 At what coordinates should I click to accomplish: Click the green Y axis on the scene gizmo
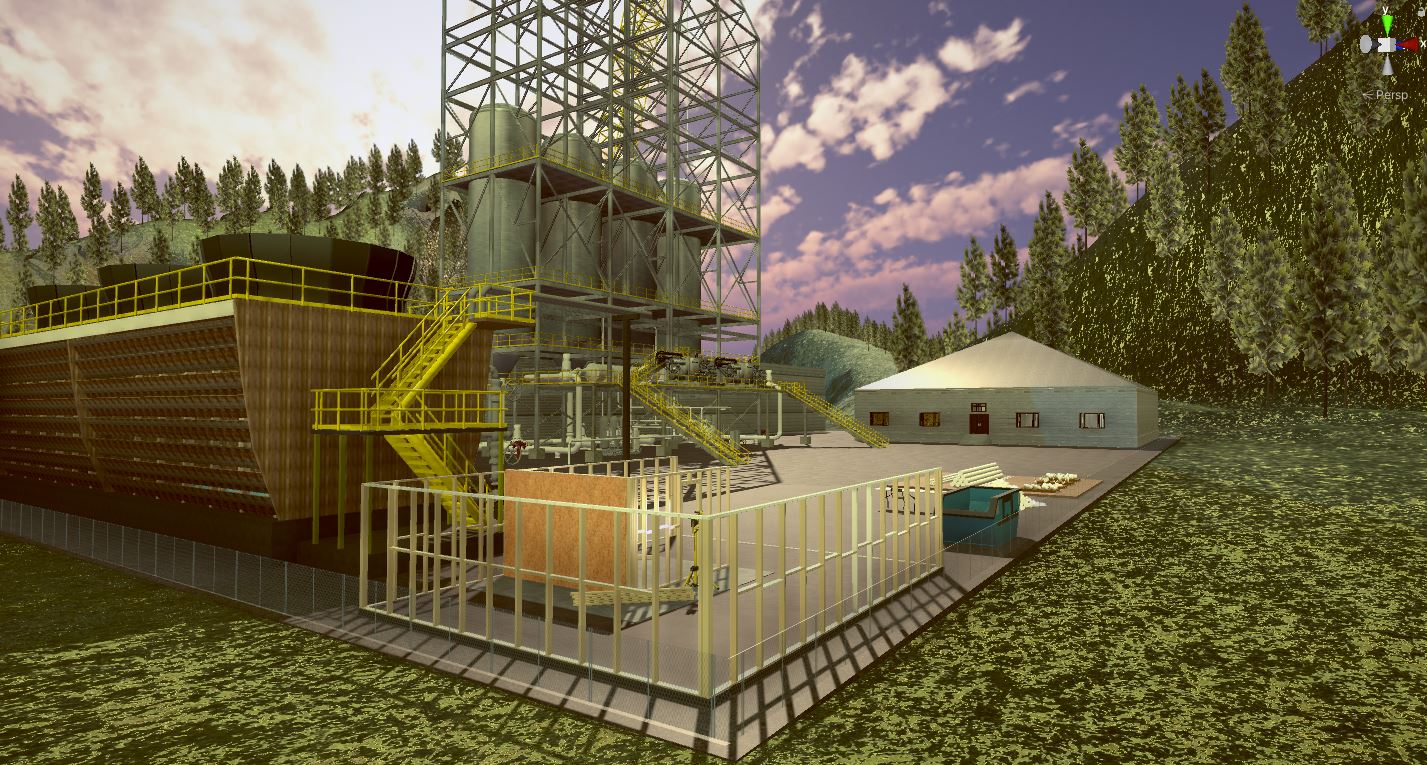[1388, 22]
